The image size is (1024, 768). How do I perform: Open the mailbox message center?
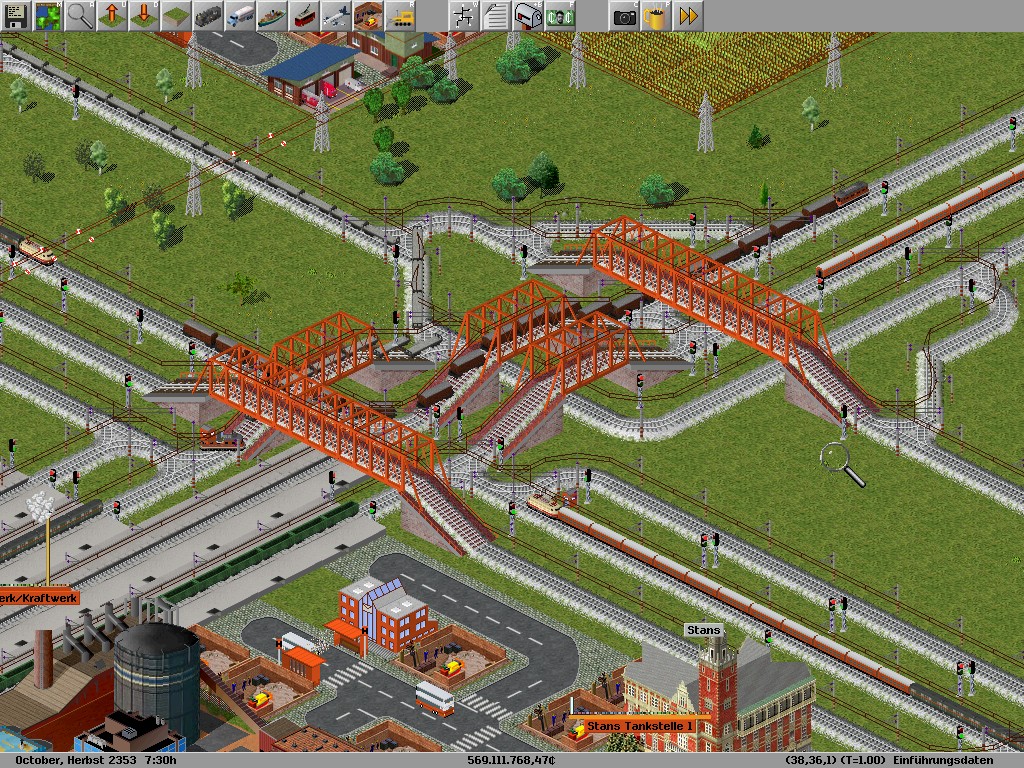[528, 16]
